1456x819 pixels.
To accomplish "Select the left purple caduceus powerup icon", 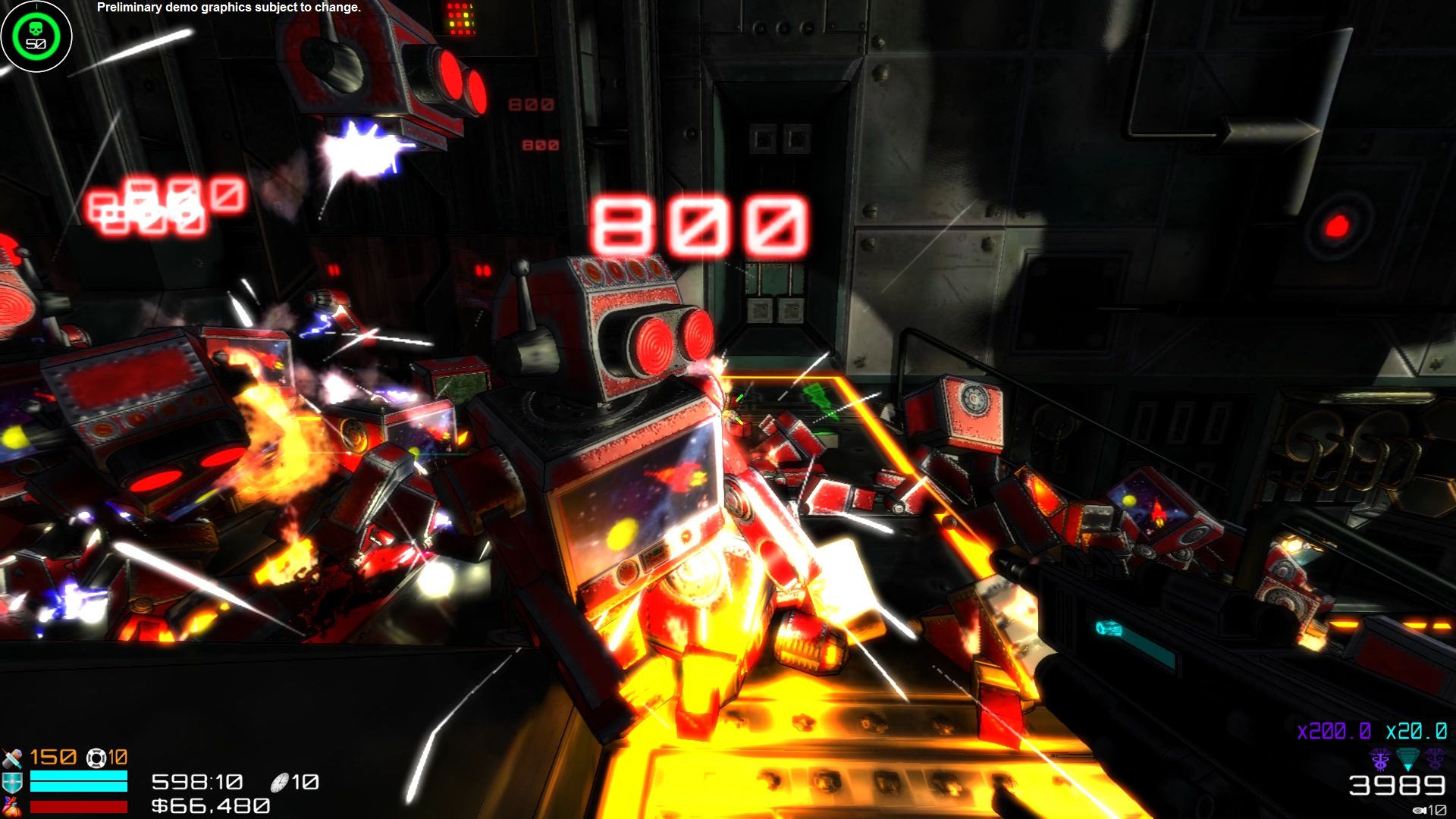I will coord(1380,760).
